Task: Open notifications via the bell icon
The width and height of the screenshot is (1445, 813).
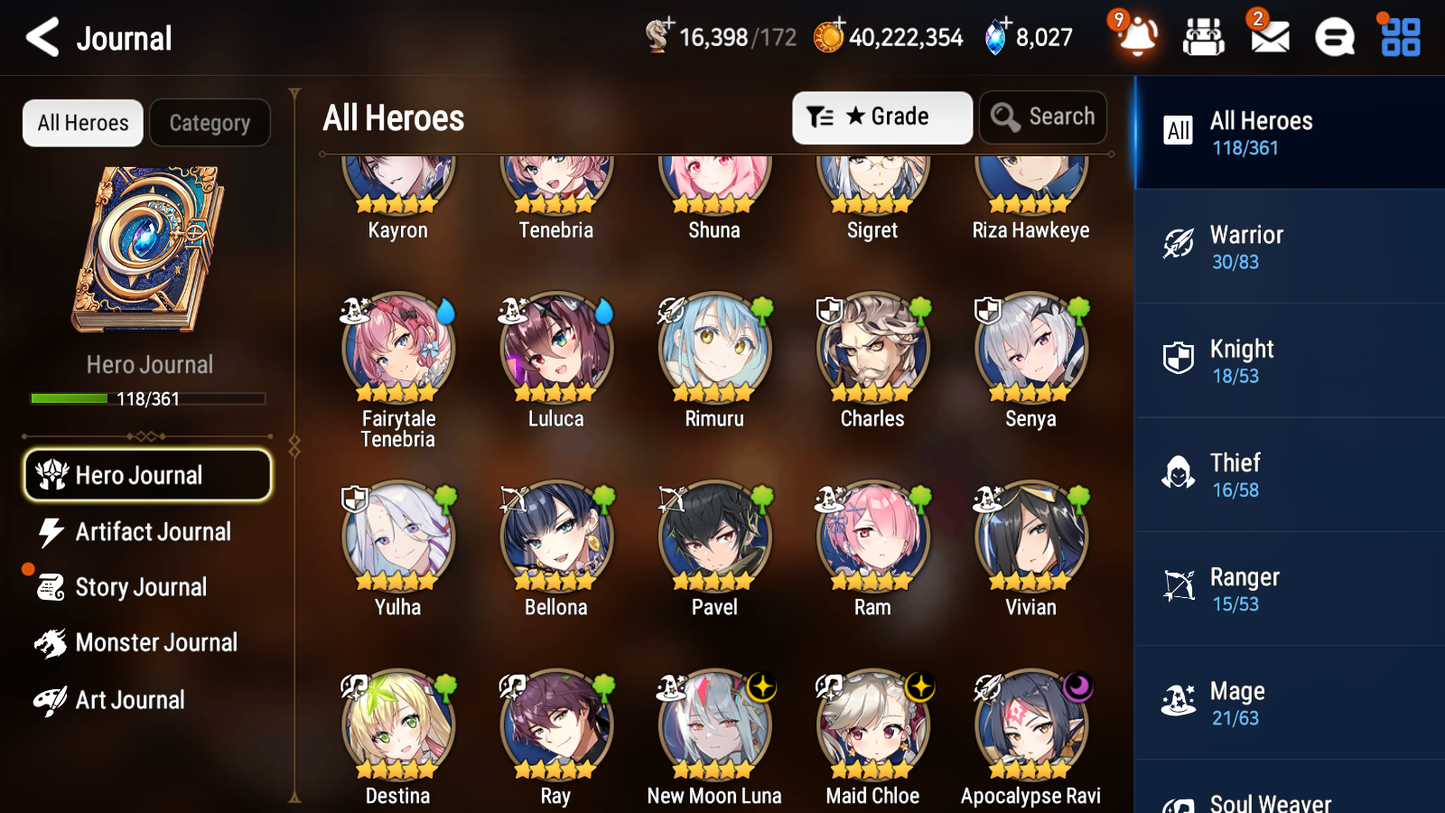Action: tap(1135, 37)
